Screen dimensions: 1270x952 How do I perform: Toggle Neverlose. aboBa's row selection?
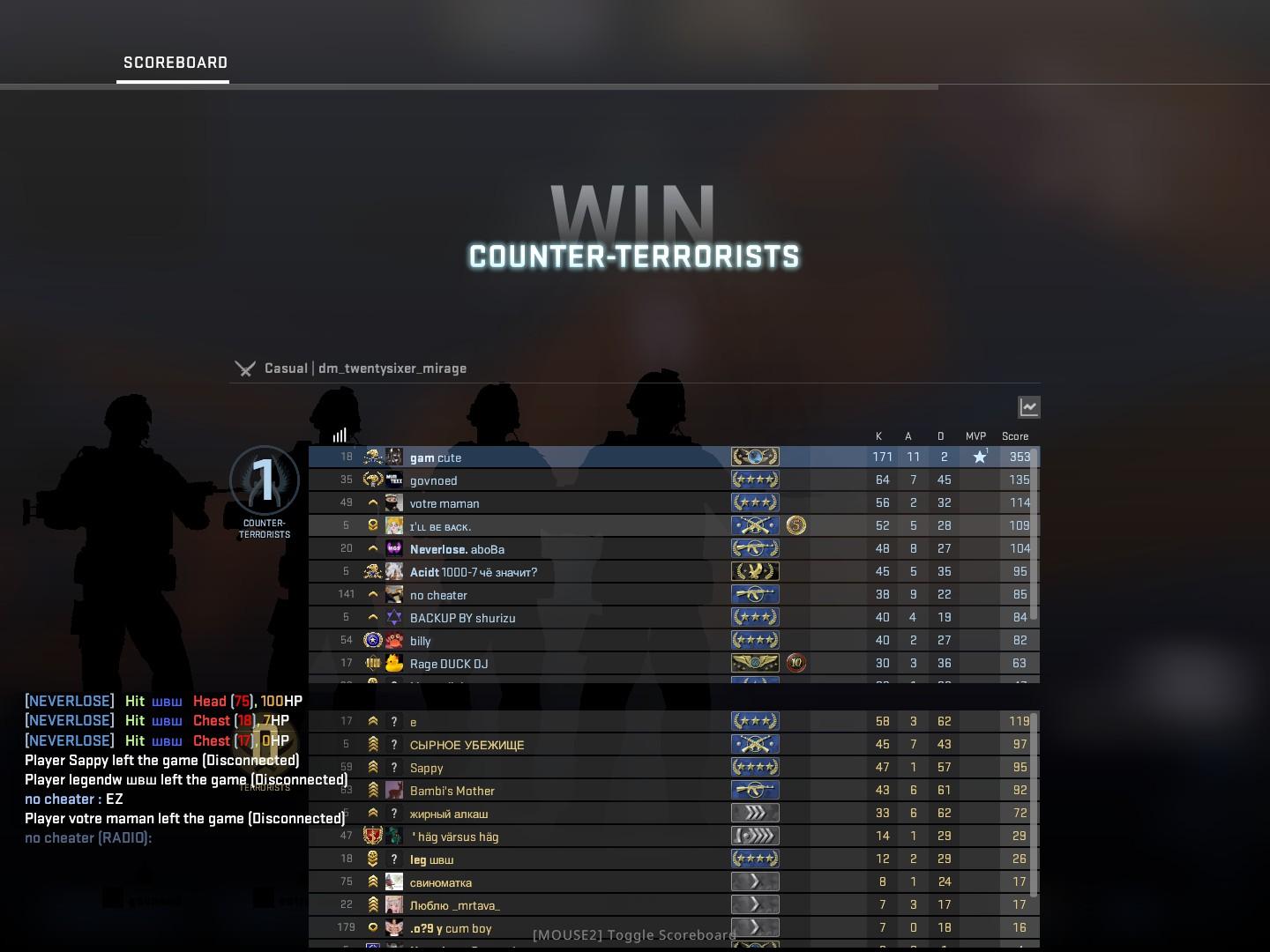564,548
